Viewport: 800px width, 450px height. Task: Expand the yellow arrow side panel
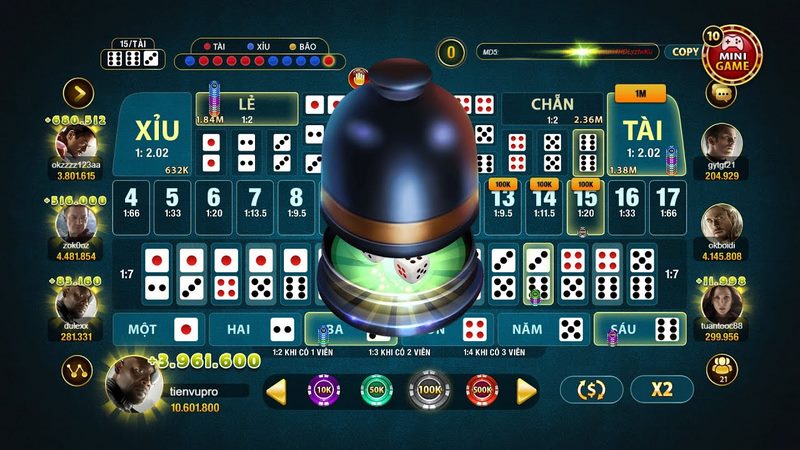[x=78, y=93]
